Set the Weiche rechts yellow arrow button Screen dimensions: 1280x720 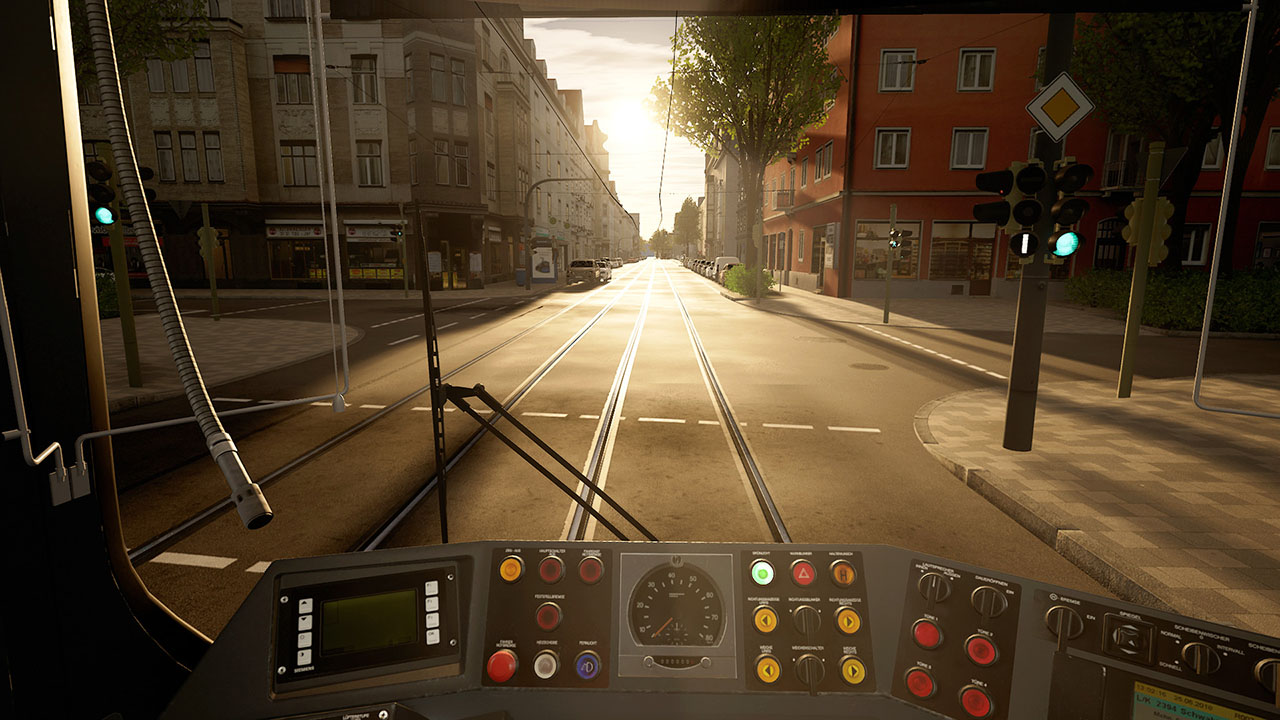coord(852,670)
